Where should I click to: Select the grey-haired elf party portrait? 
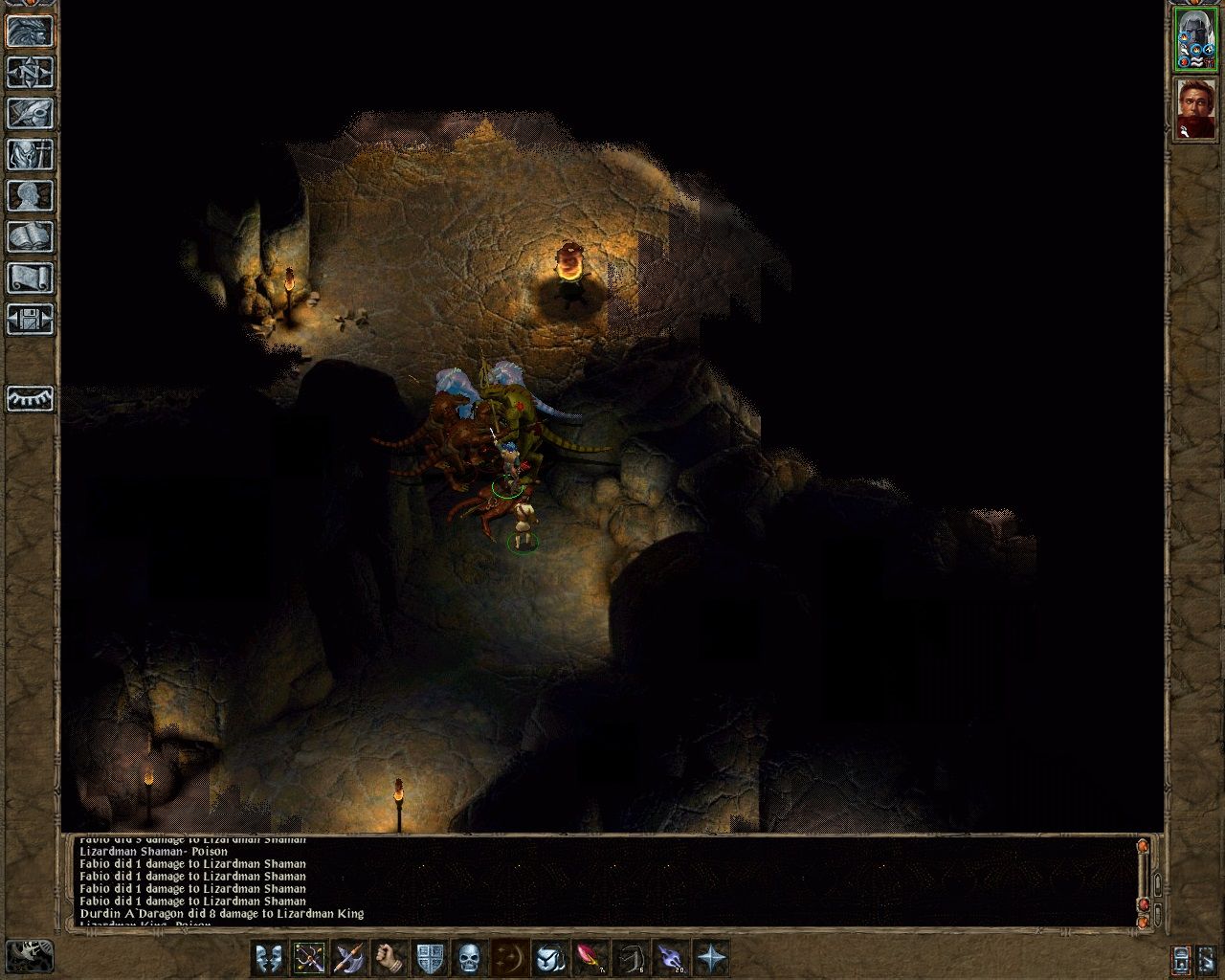1194,38
